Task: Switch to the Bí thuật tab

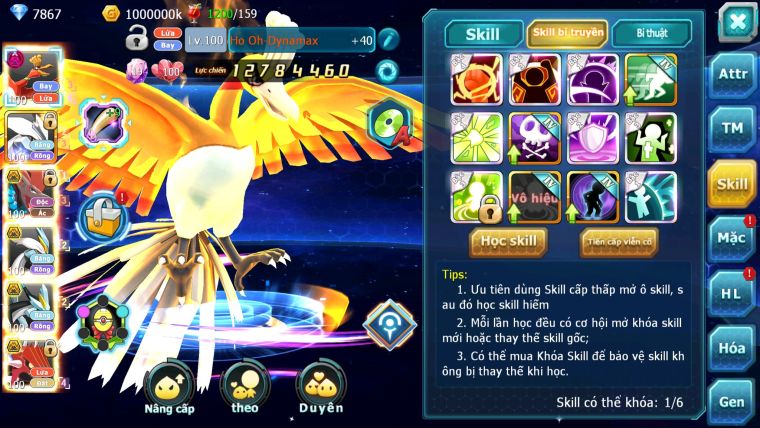Action: [x=650, y=33]
